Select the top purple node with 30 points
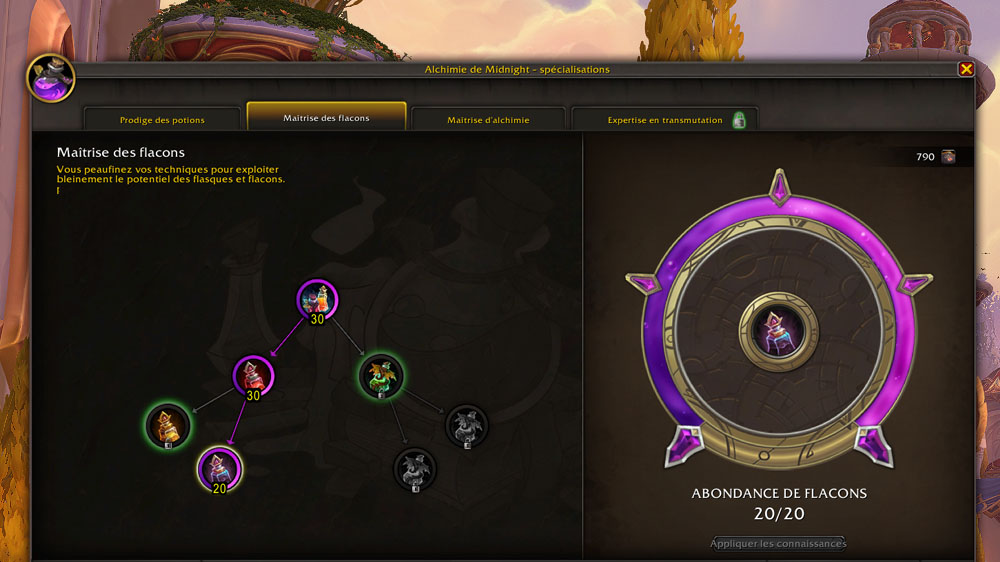This screenshot has width=1000, height=562. (317, 299)
